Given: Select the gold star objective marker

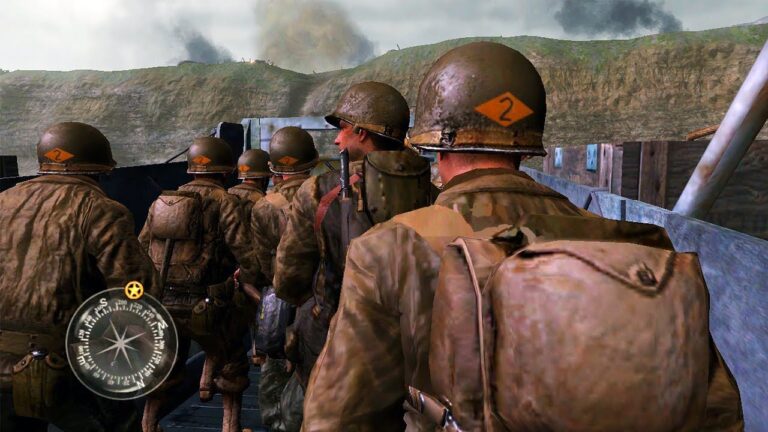Looking at the screenshot, I should (134, 290).
